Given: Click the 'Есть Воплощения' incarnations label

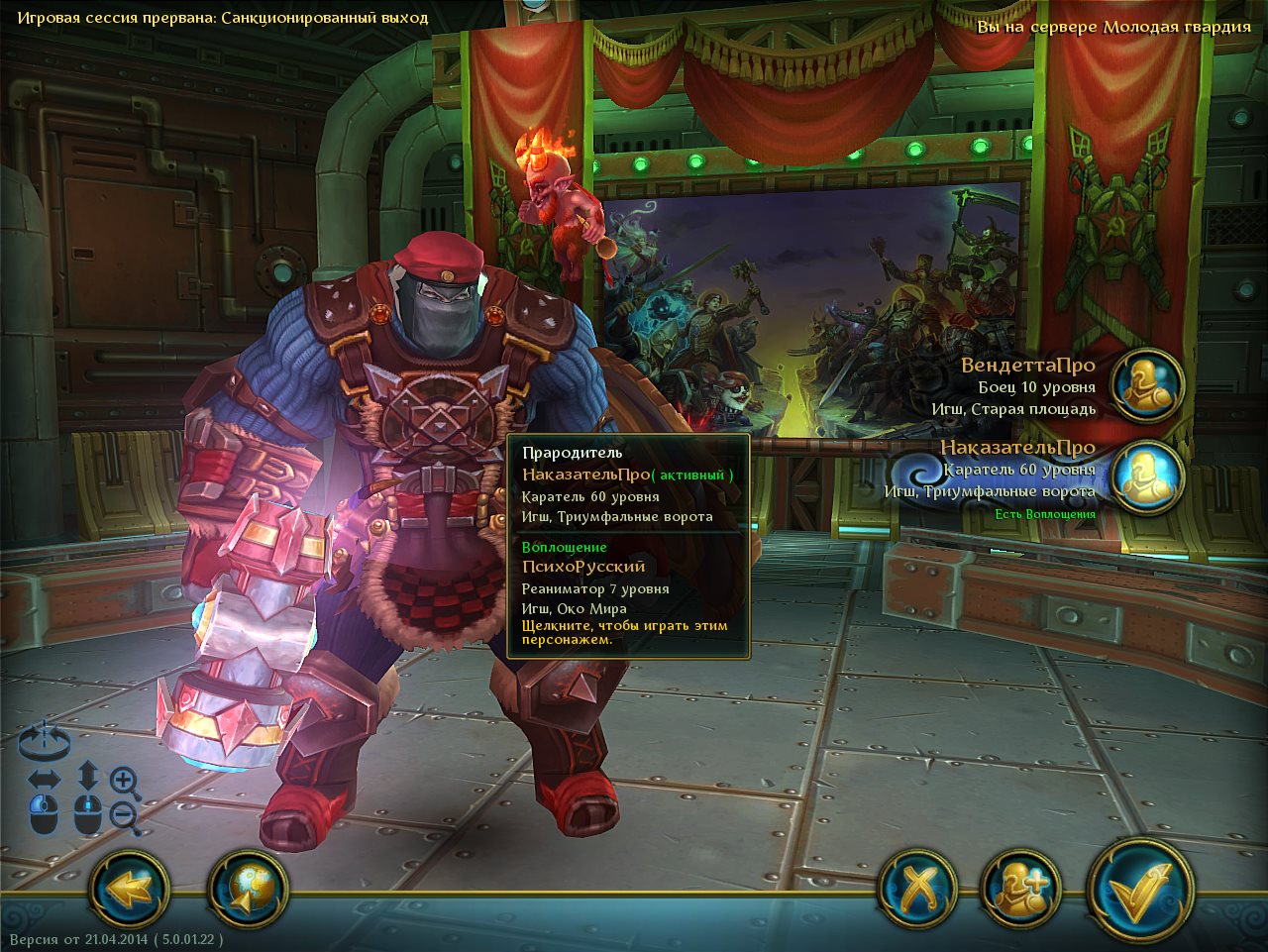Looking at the screenshot, I should [x=1045, y=514].
